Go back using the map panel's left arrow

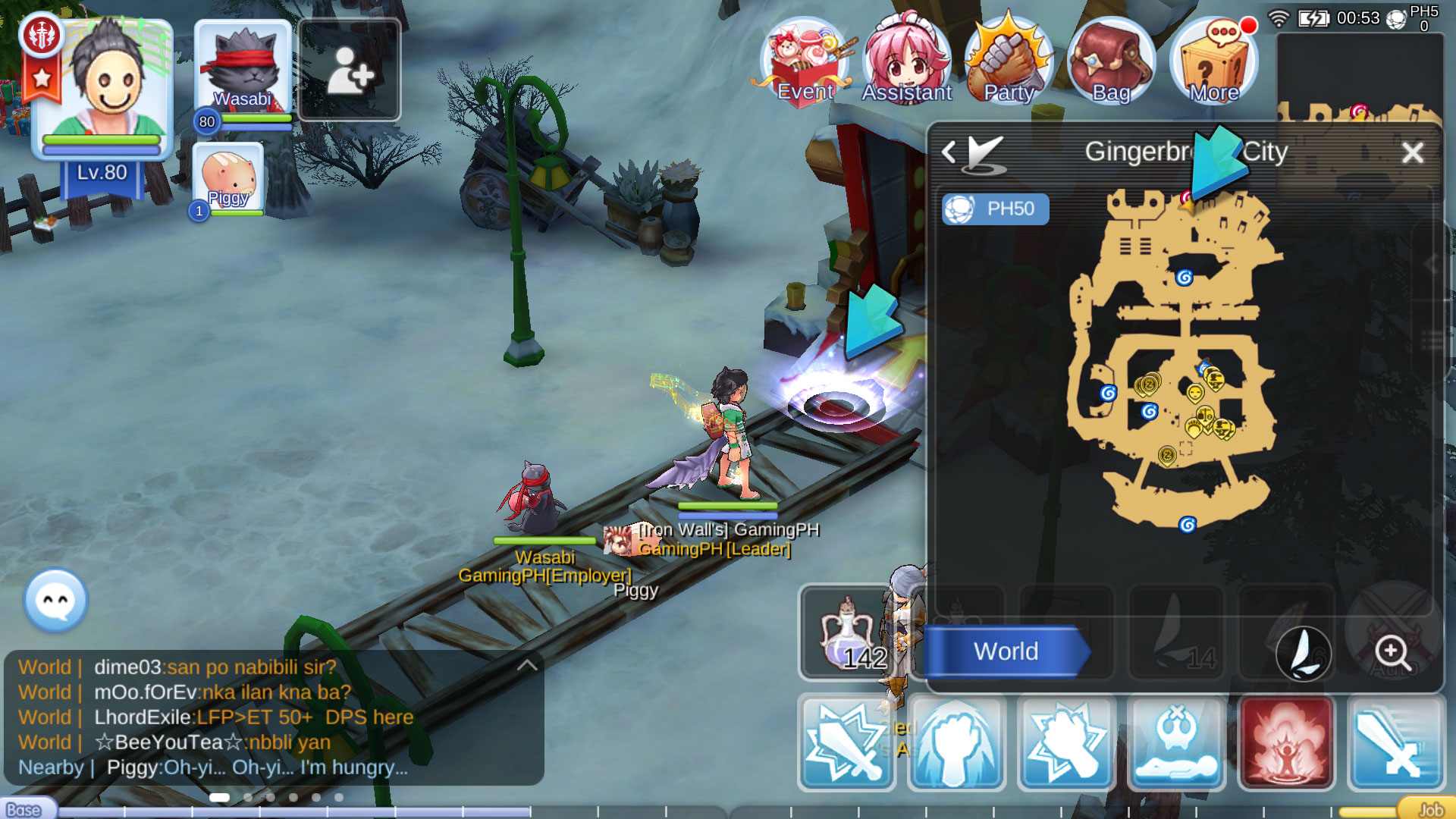[950, 151]
